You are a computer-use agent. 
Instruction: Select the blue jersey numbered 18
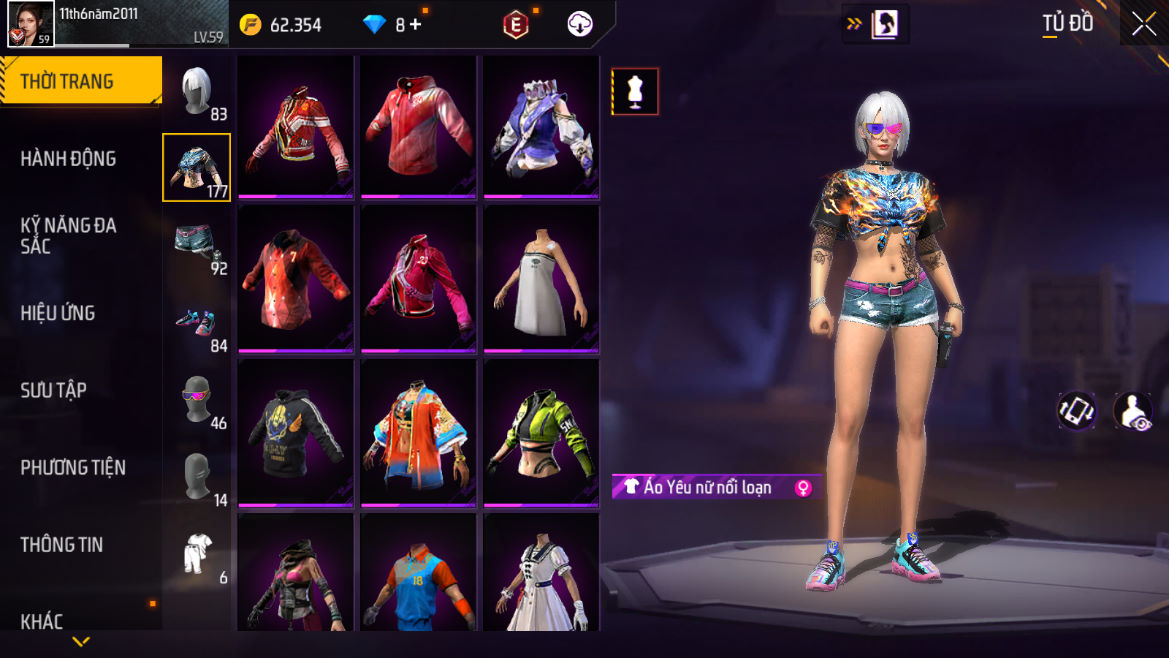418,575
